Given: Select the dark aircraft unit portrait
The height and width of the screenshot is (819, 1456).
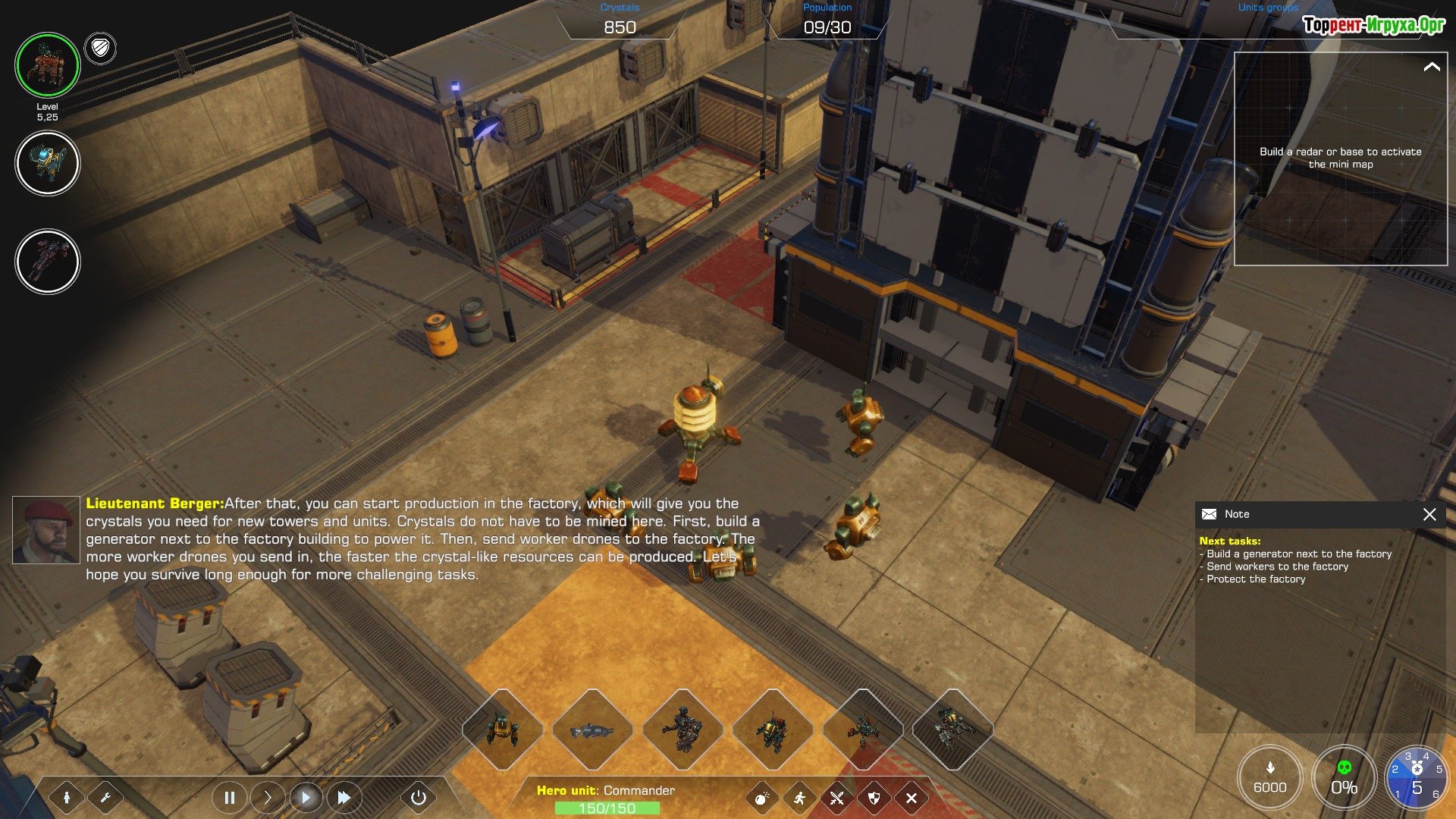Looking at the screenshot, I should tap(47, 262).
